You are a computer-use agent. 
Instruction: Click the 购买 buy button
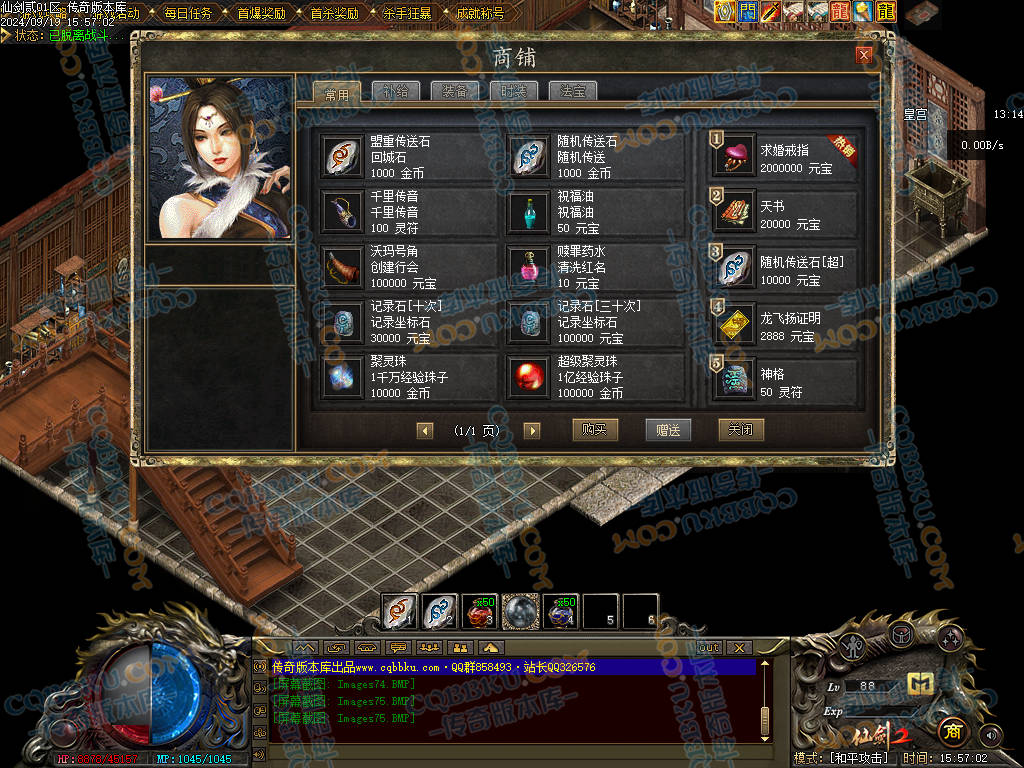point(595,430)
